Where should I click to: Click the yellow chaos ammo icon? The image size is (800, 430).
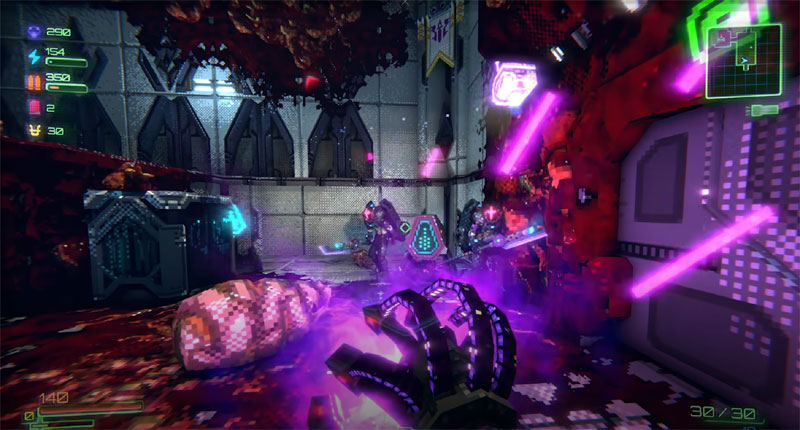pyautogui.click(x=33, y=130)
